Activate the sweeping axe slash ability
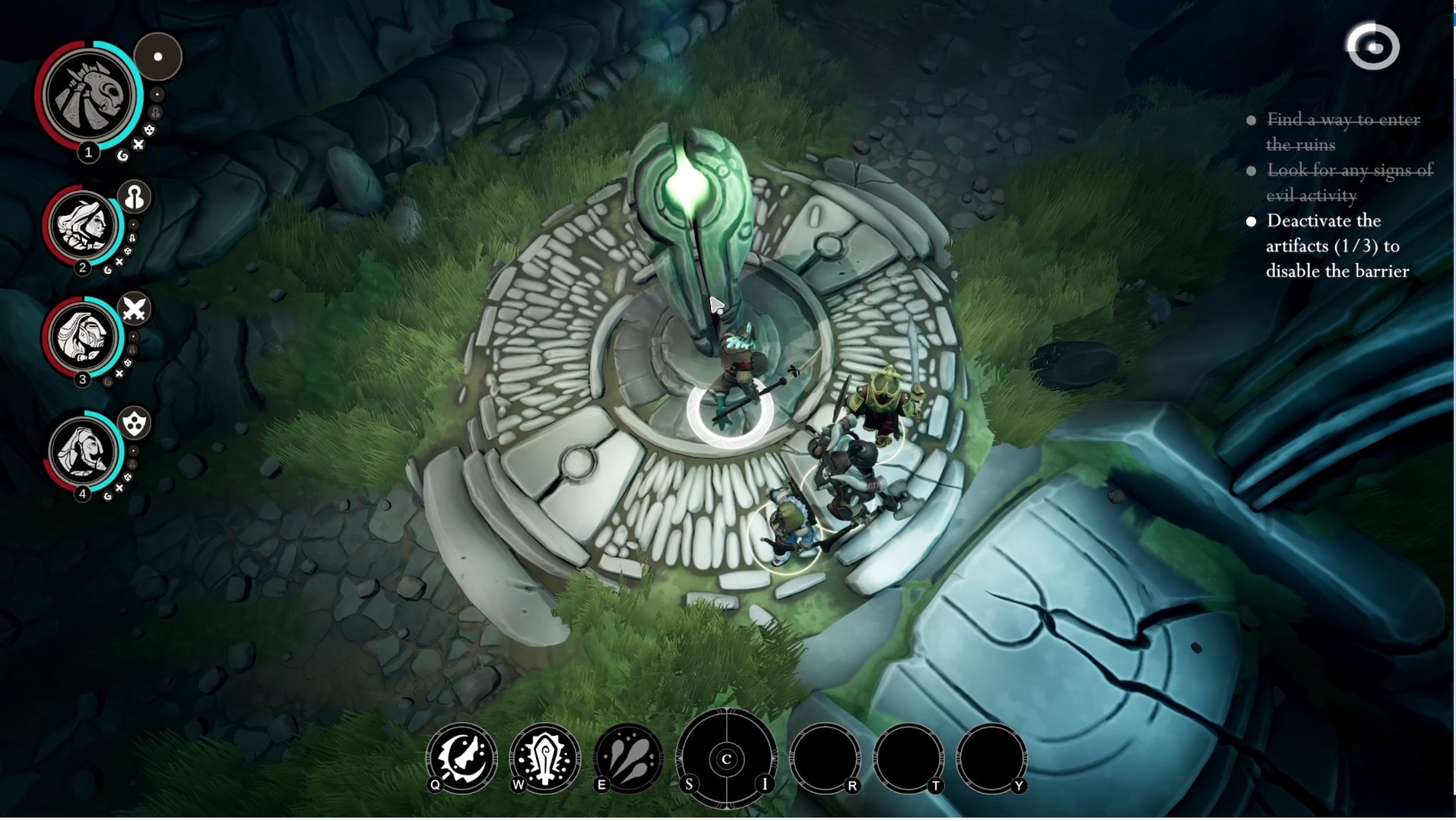Image resolution: width=1456 pixels, height=821 pixels. [462, 758]
